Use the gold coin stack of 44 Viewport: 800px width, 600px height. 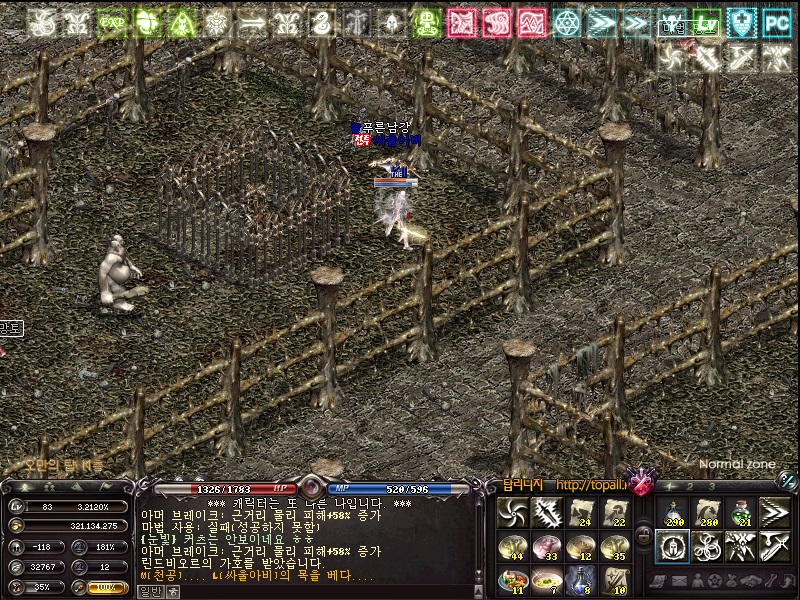click(x=512, y=546)
